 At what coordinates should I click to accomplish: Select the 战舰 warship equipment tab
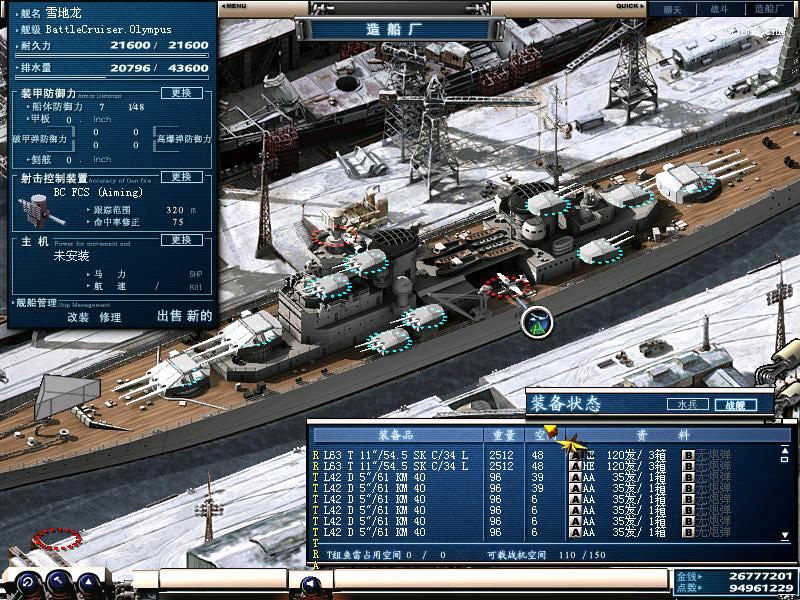click(x=735, y=405)
